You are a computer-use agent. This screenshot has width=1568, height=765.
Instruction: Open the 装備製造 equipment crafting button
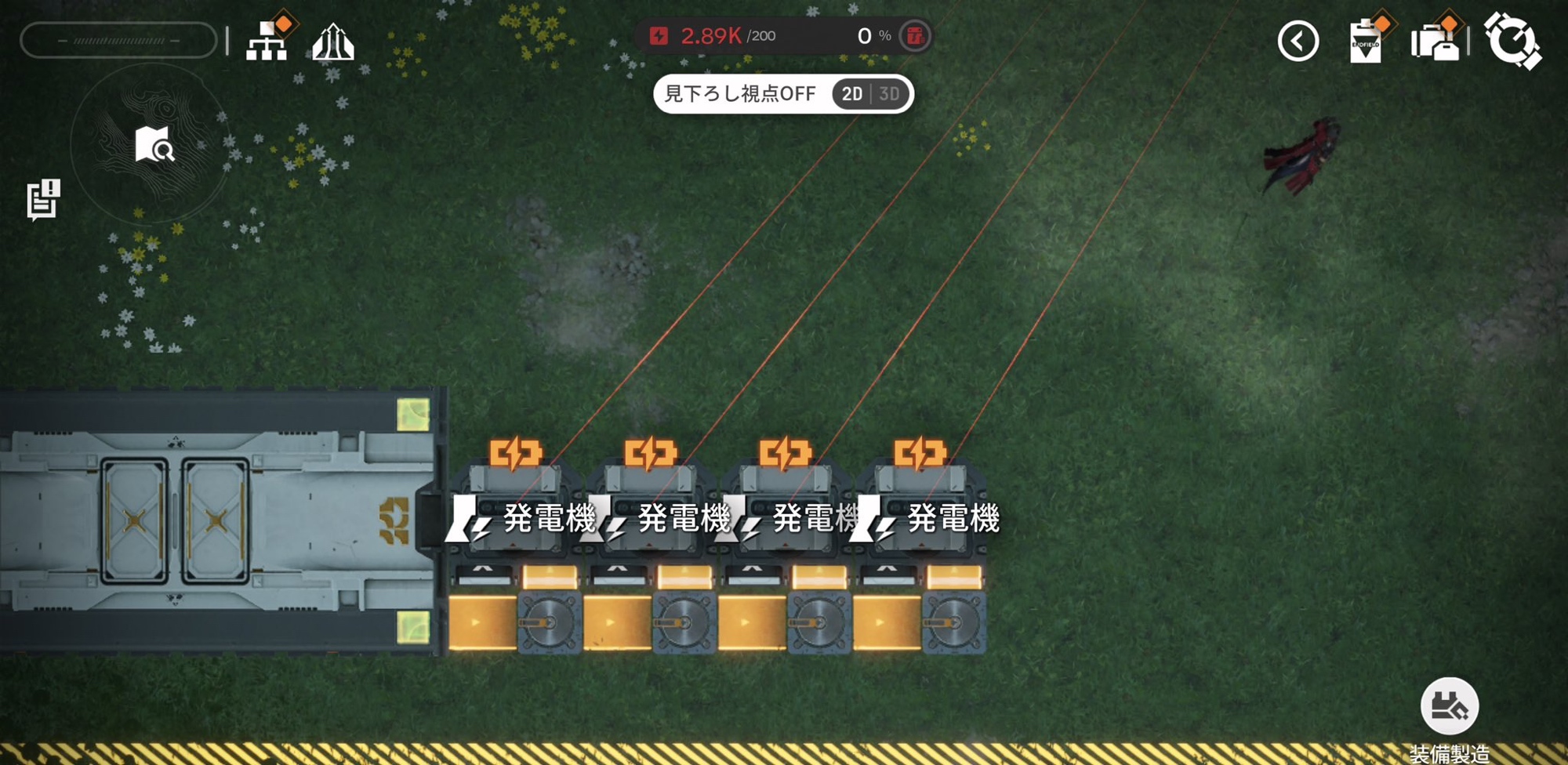1450,706
